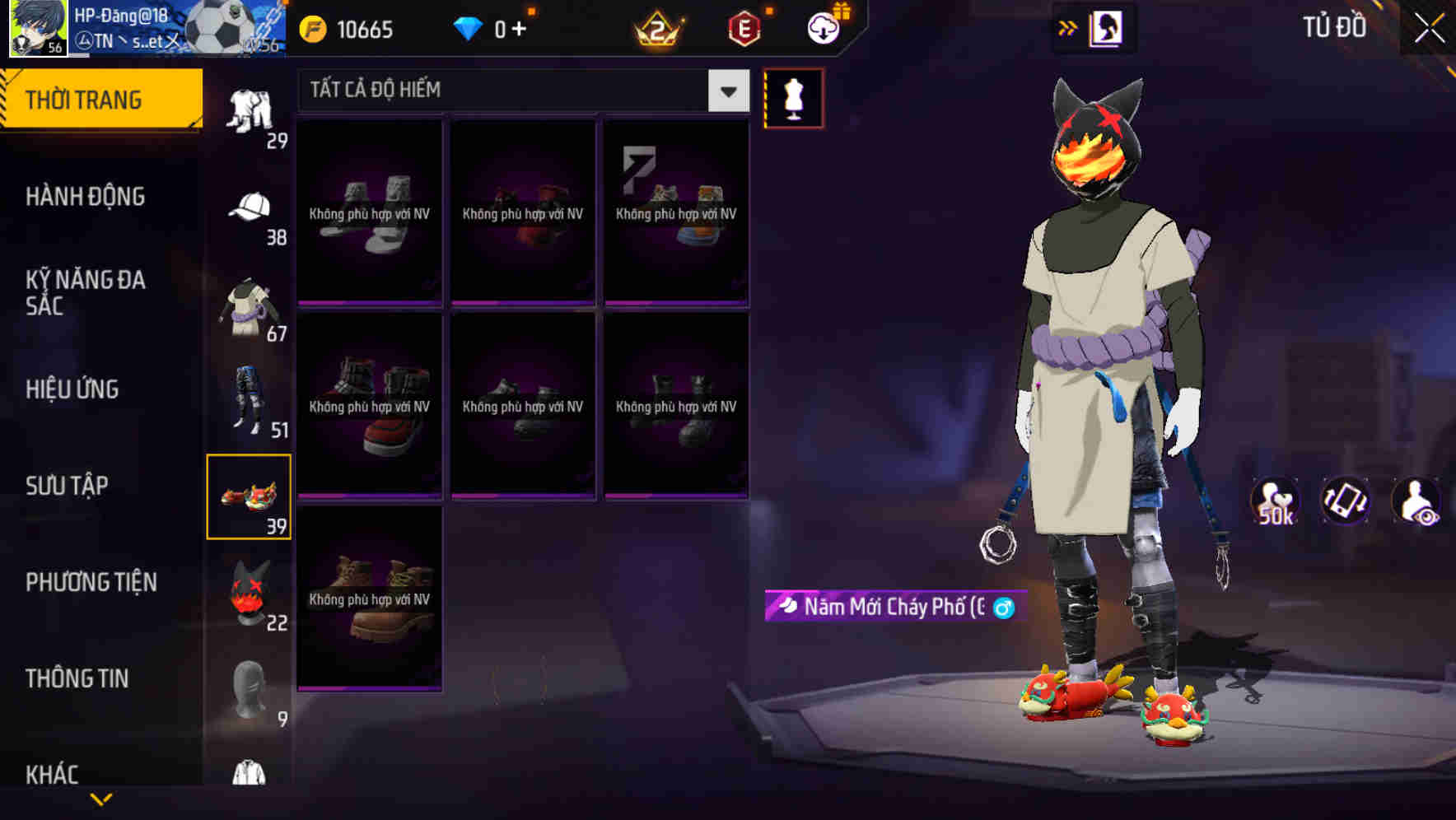Collapse the panel using the double-arrow toggle
The height and width of the screenshot is (820, 1456).
click(1069, 26)
